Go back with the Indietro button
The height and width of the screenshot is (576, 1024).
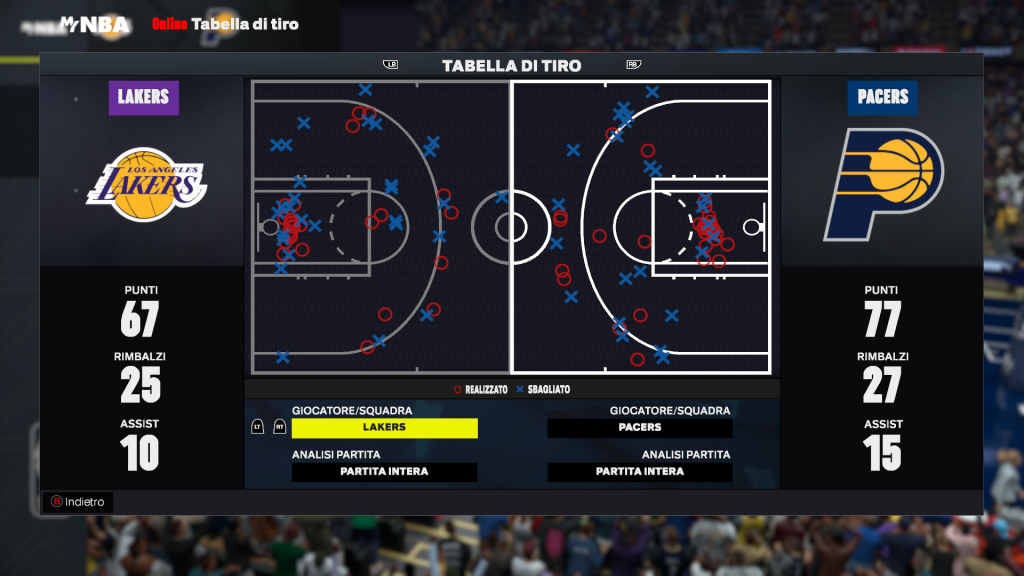78,502
